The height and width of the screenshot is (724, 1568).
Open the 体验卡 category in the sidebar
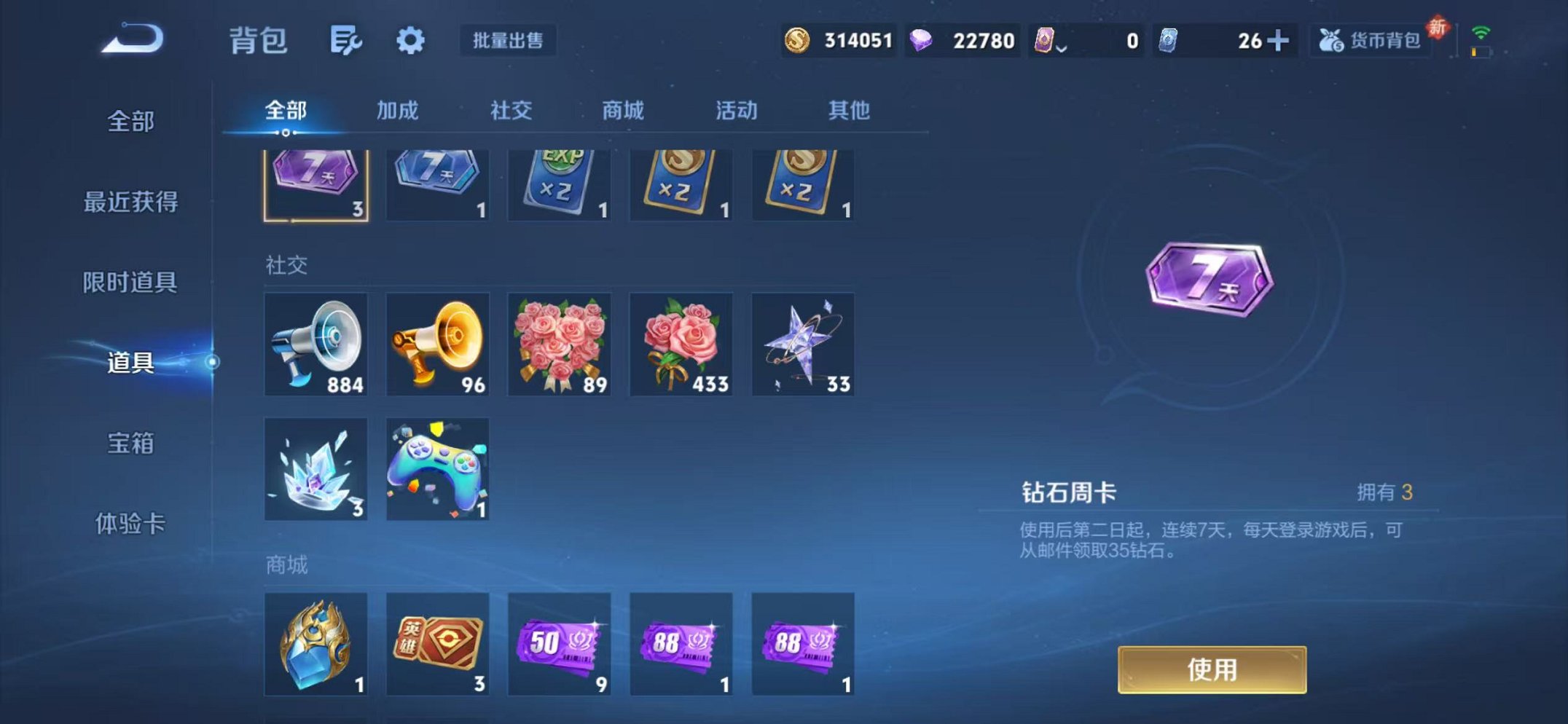click(131, 523)
